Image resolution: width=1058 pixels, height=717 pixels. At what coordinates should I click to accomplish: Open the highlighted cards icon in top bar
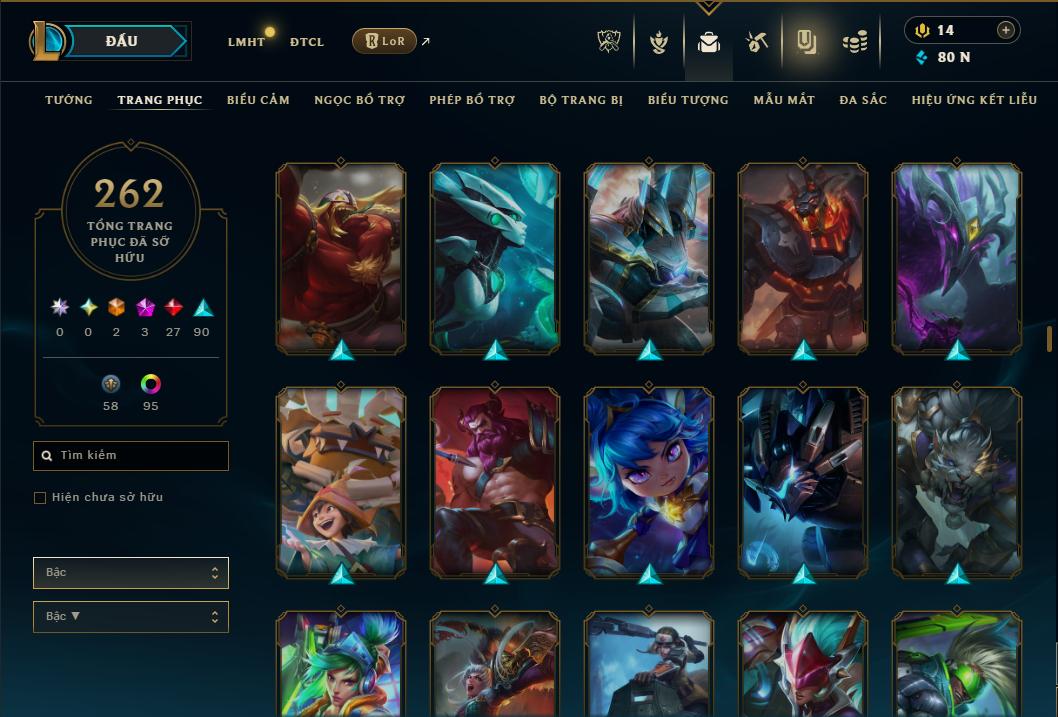[806, 42]
